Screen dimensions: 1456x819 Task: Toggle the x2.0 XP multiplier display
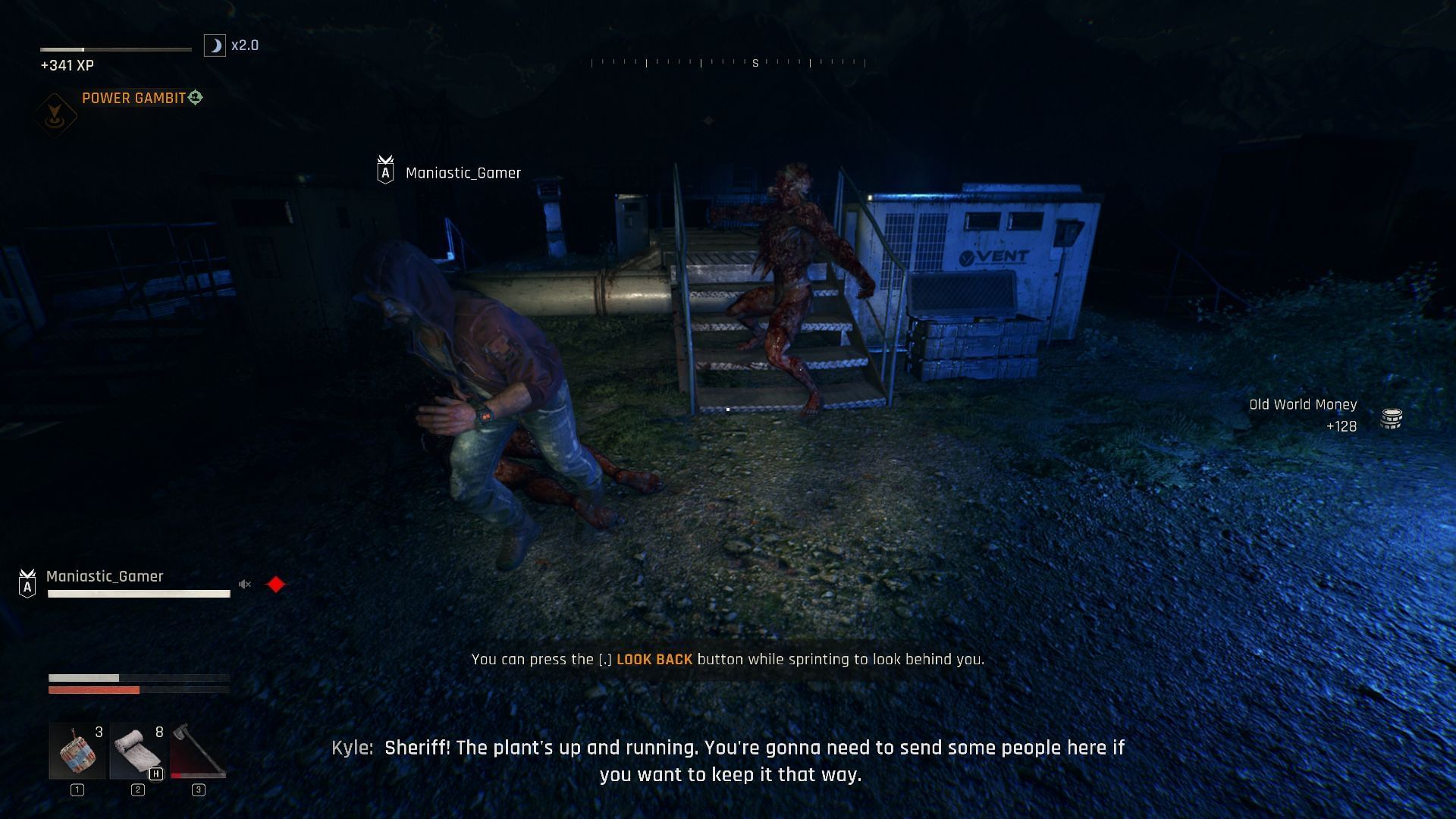[x=245, y=45]
